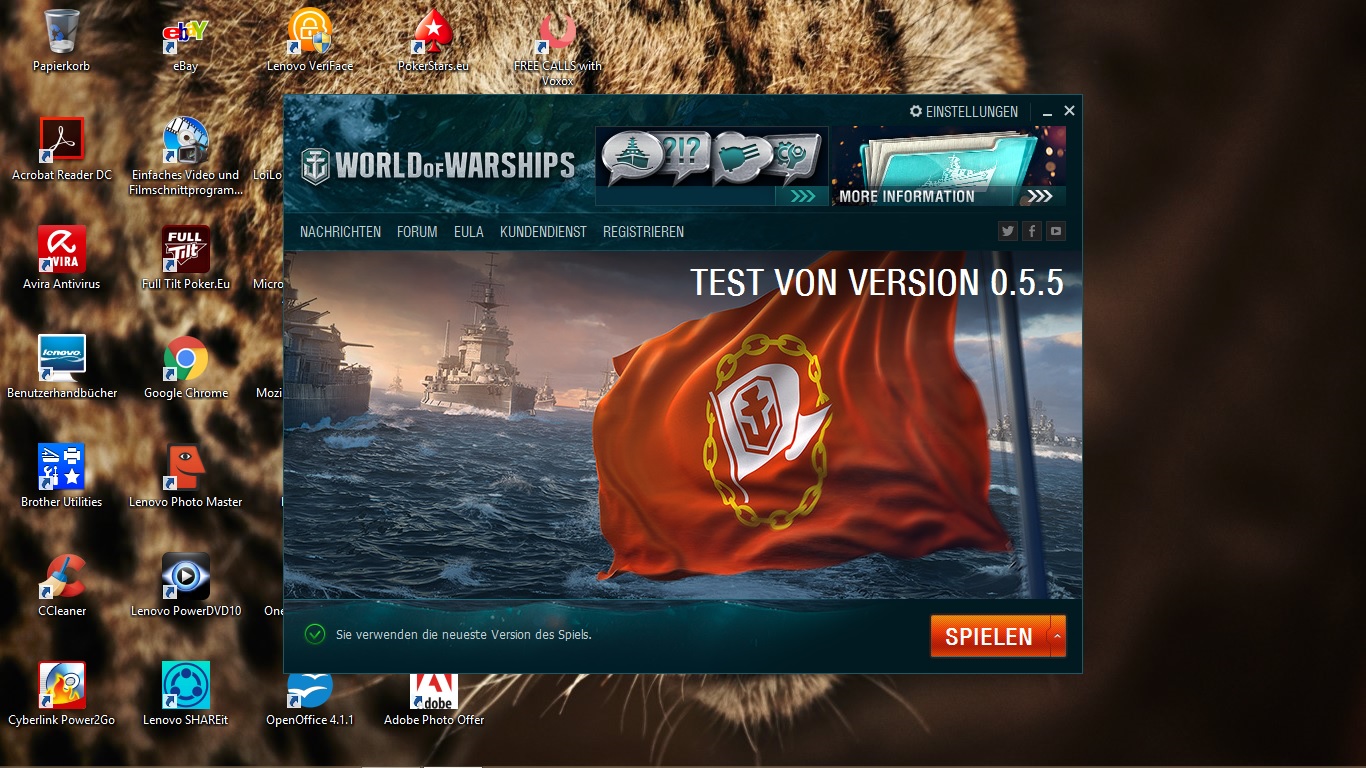Open CCleaner from the desktop
1366x768 pixels.
coord(62,577)
